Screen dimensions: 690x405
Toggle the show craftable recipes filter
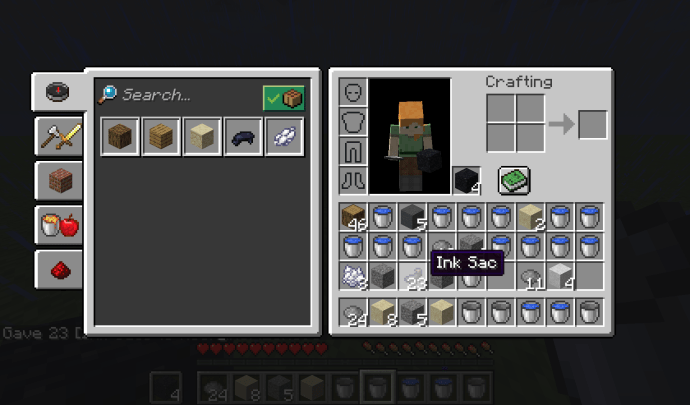click(283, 98)
